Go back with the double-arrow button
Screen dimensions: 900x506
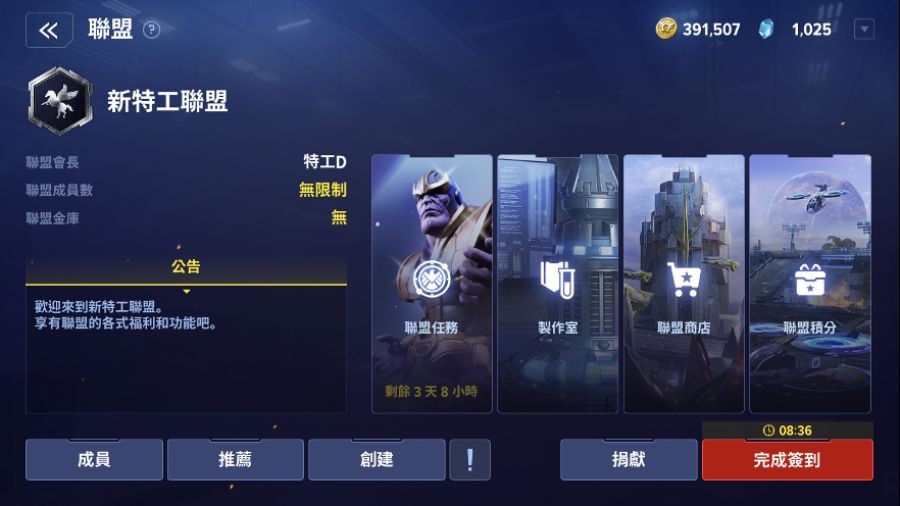pyautogui.click(x=49, y=30)
